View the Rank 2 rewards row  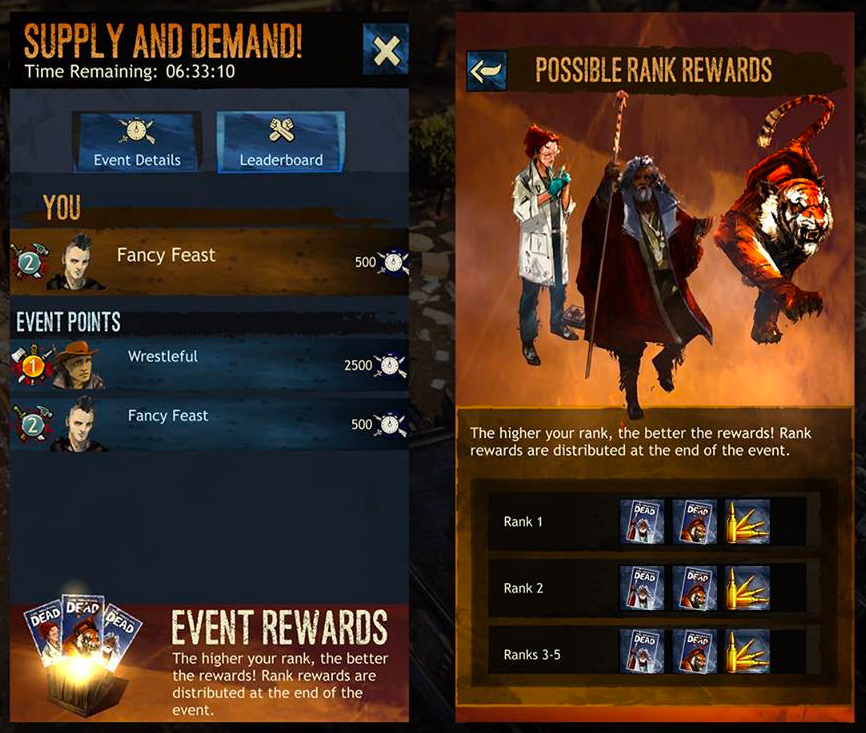(654, 587)
